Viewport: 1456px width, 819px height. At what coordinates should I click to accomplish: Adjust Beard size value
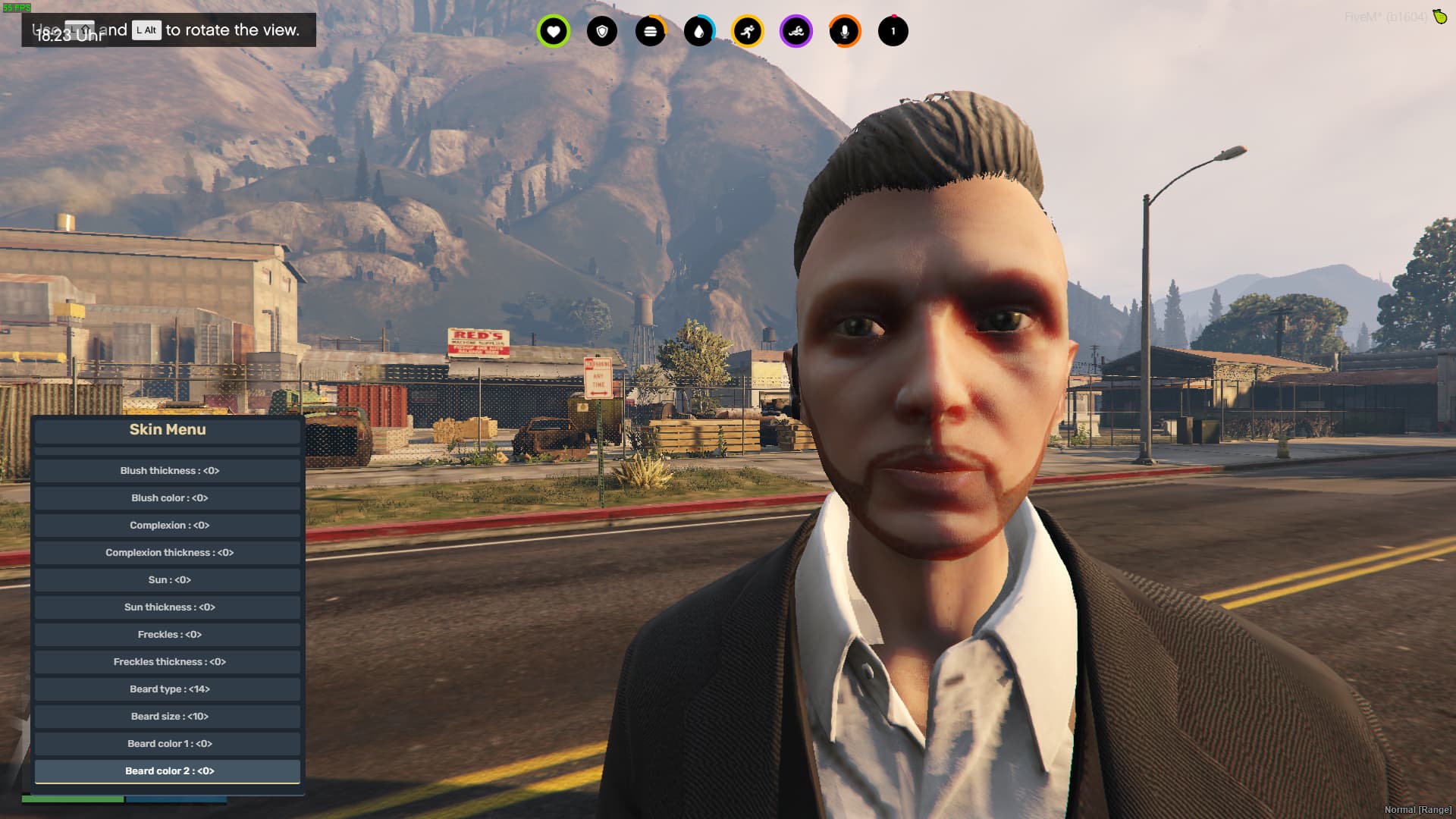(x=167, y=717)
